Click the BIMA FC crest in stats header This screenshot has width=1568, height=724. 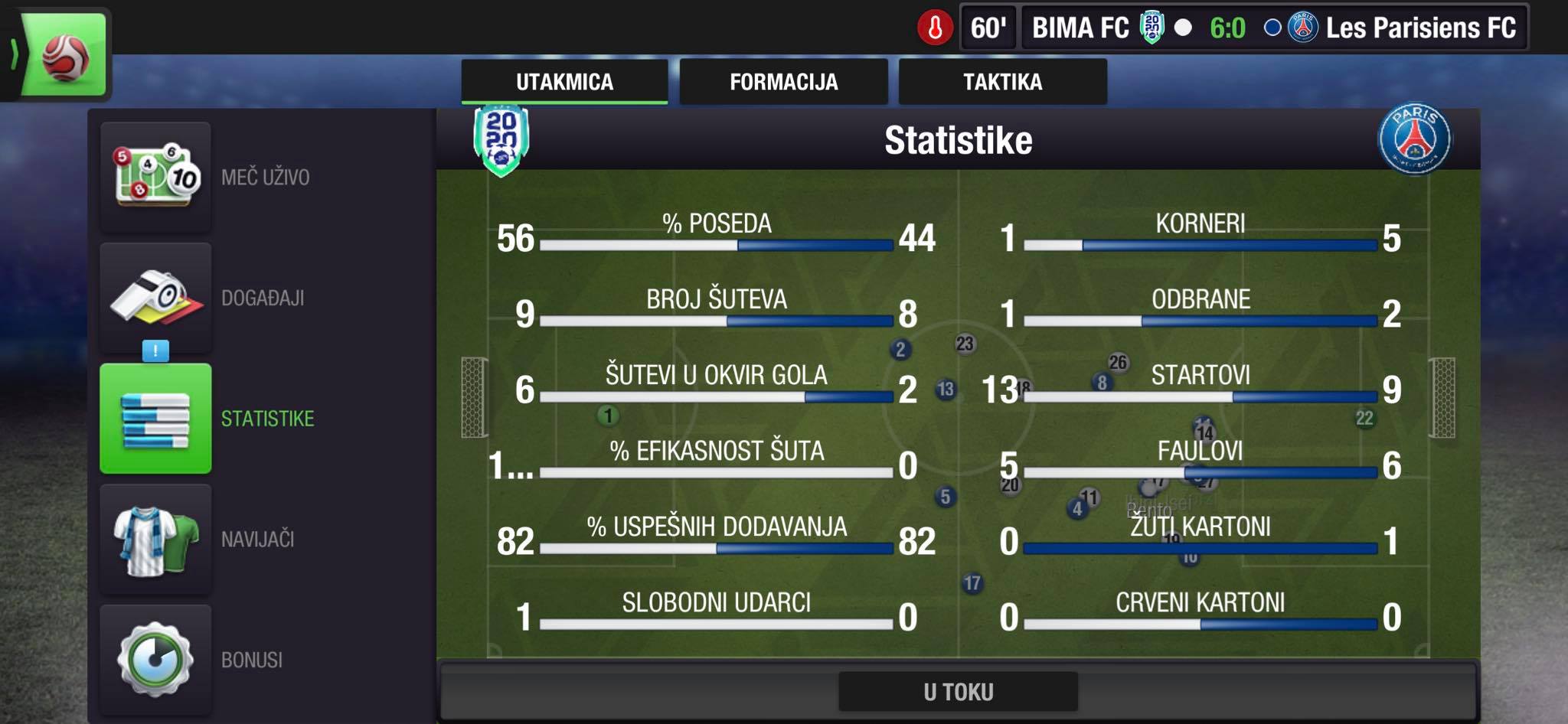pos(501,140)
